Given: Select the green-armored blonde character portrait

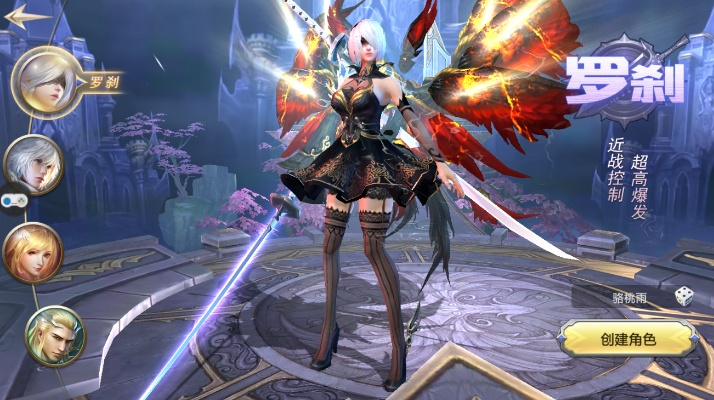Looking at the screenshot, I should coord(55,335).
